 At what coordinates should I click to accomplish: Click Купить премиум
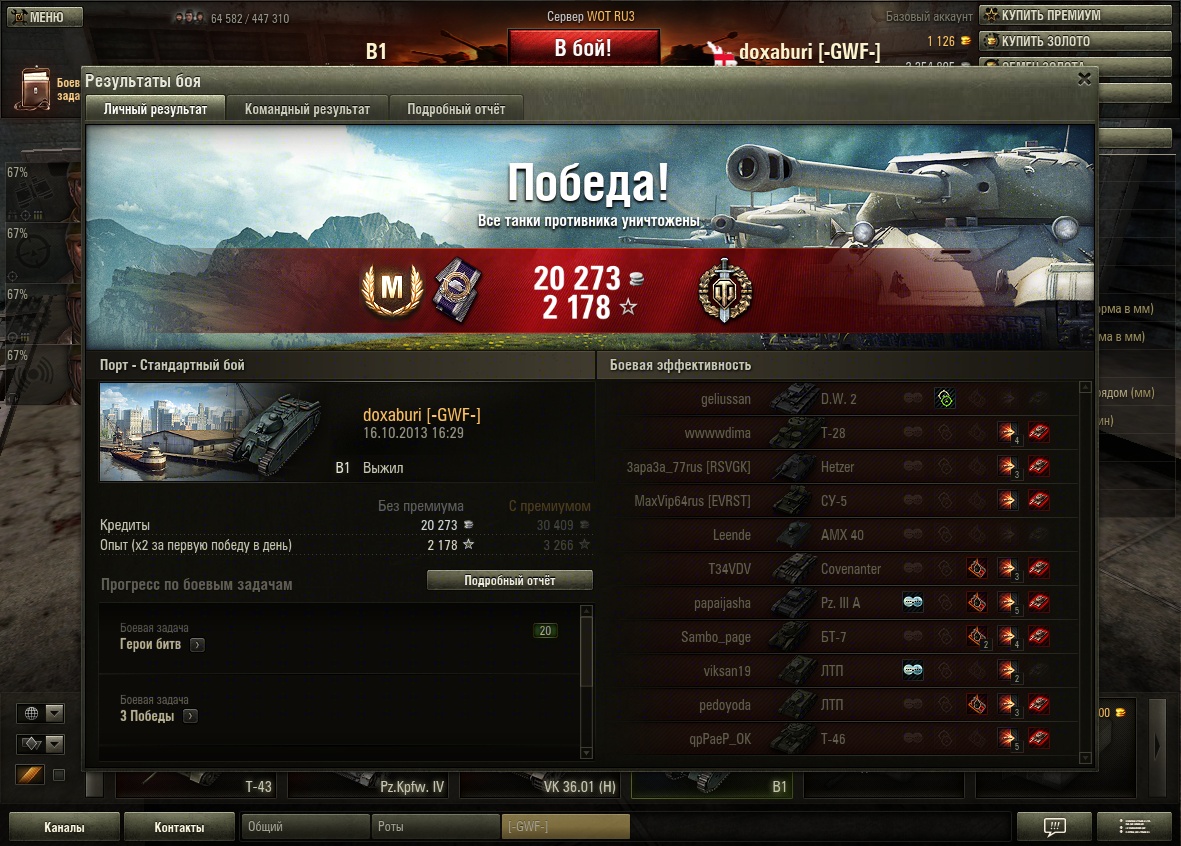click(x=1073, y=15)
